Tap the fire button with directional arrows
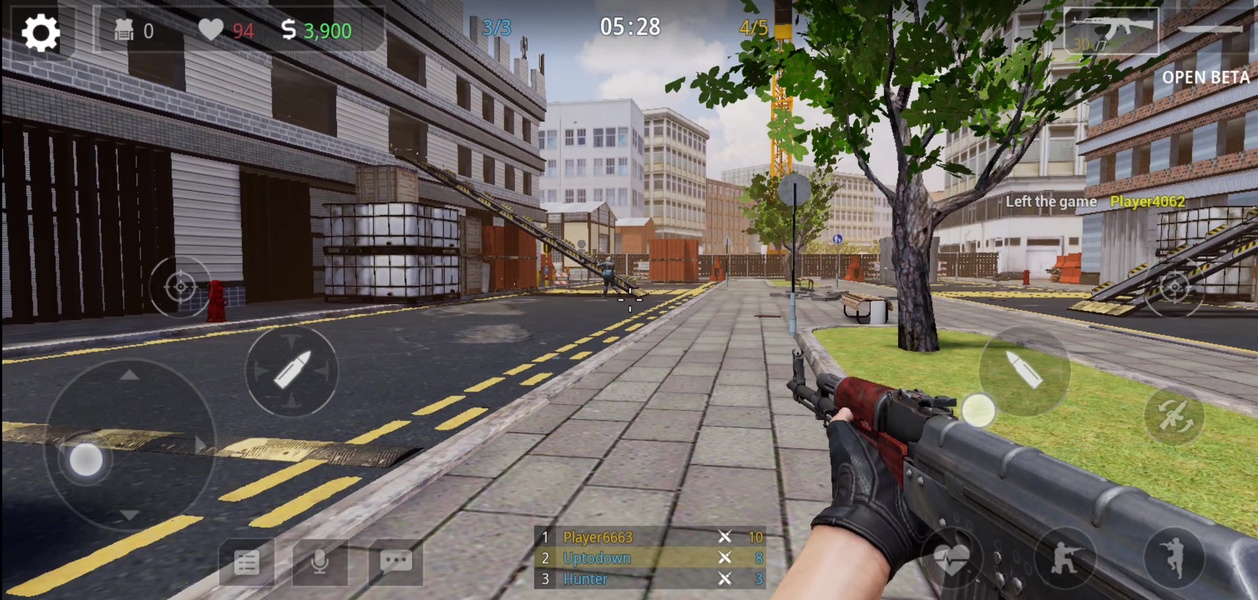The width and height of the screenshot is (1258, 600). [x=292, y=371]
